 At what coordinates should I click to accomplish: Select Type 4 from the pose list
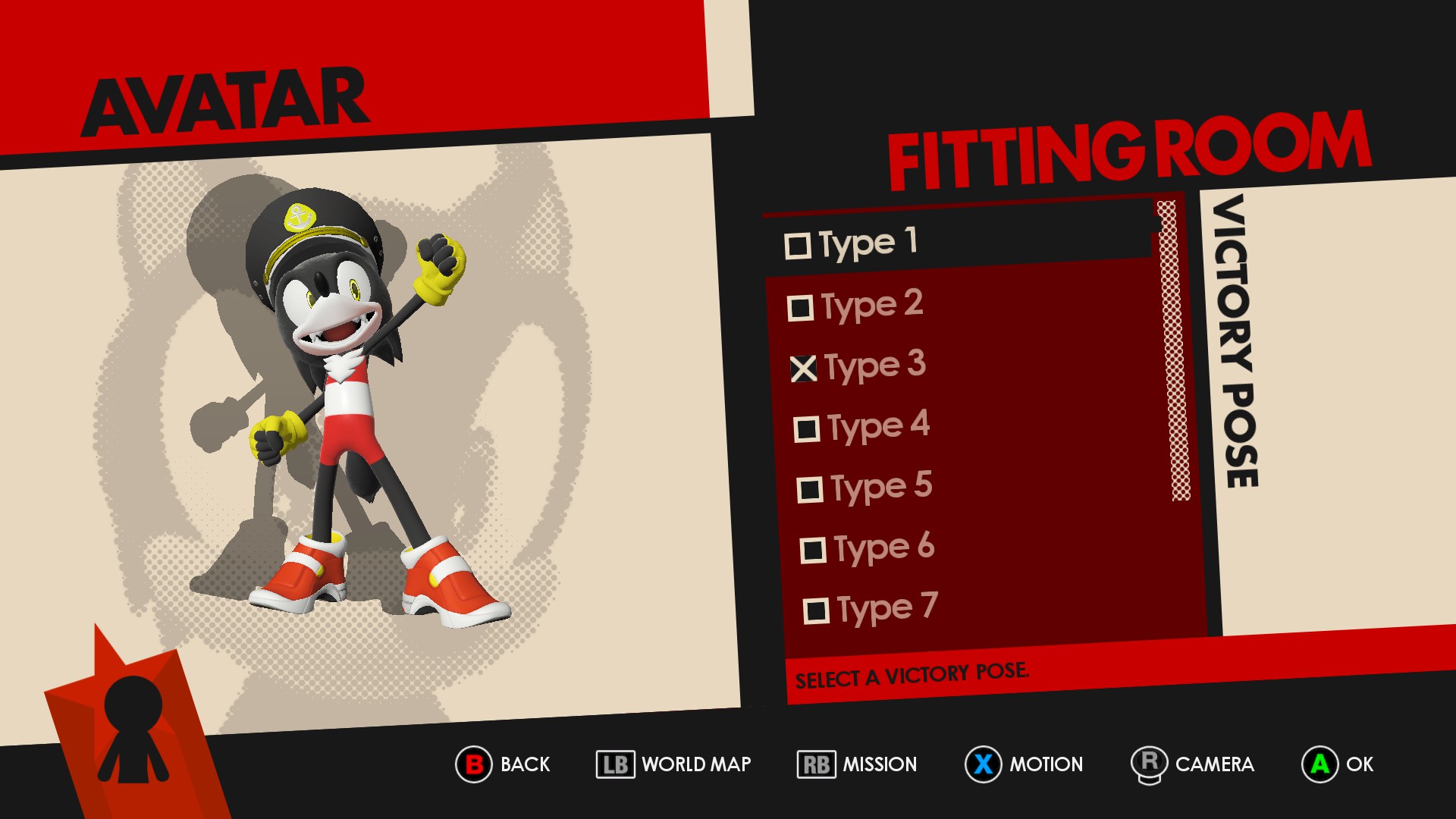pos(862,427)
